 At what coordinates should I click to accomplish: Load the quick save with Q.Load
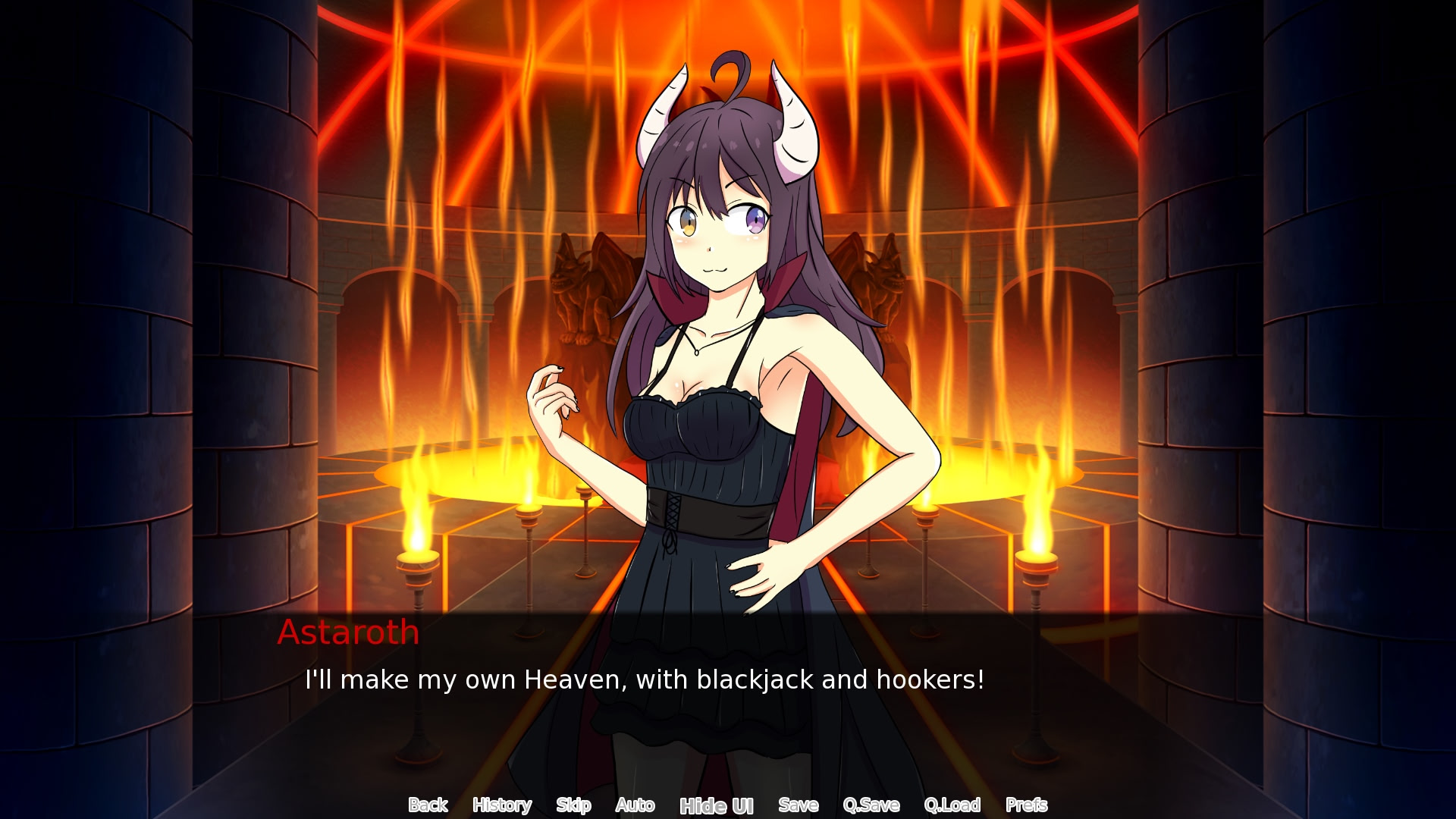[953, 805]
